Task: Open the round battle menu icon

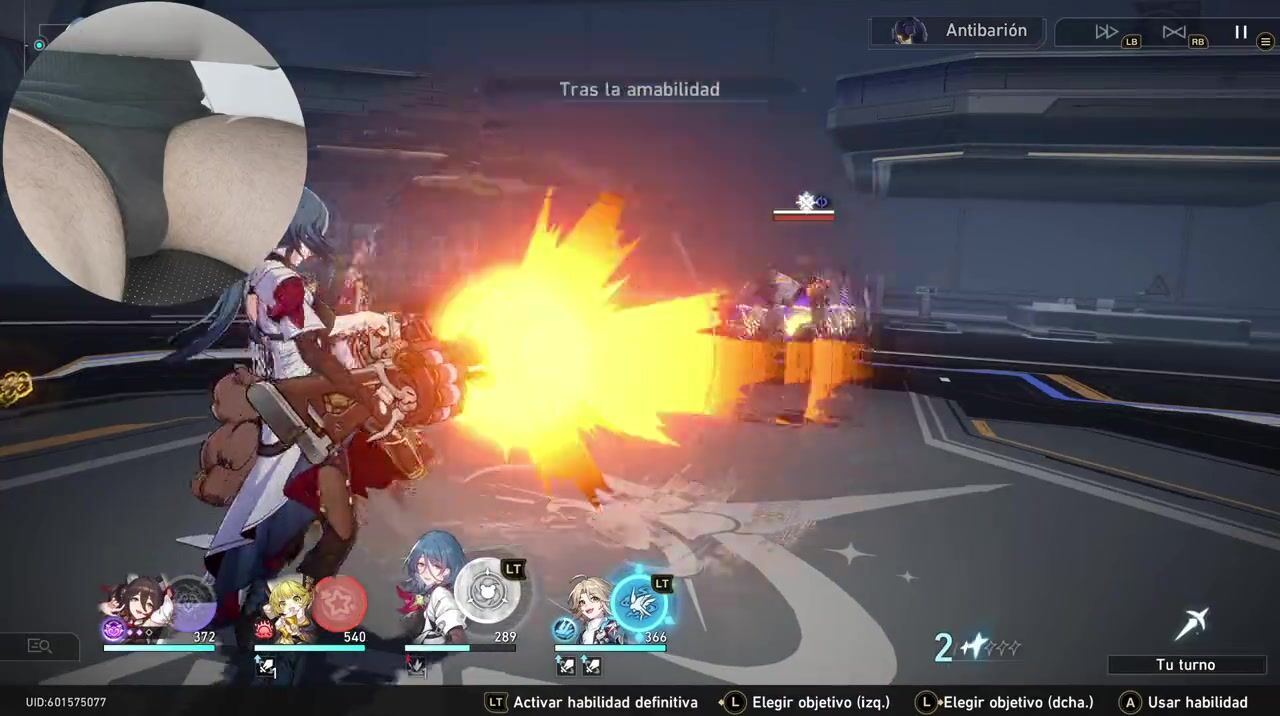Action: point(1265,42)
